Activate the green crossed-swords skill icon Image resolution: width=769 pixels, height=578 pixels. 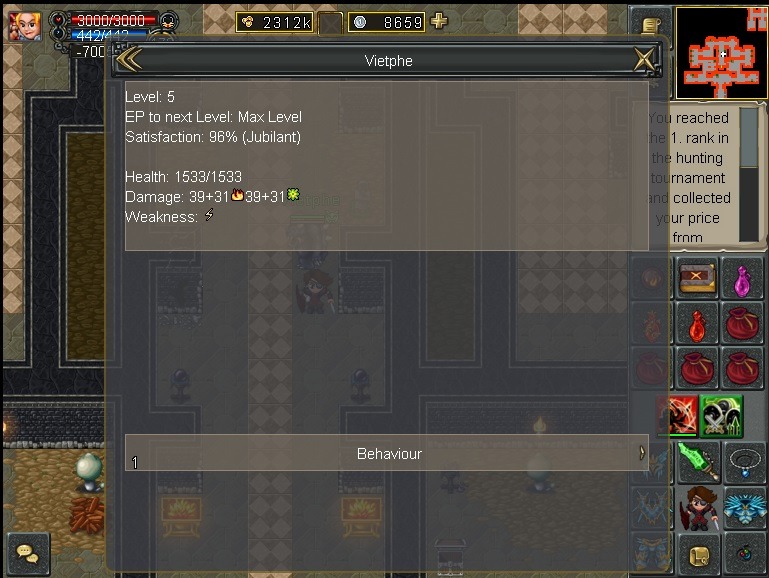tap(720, 414)
